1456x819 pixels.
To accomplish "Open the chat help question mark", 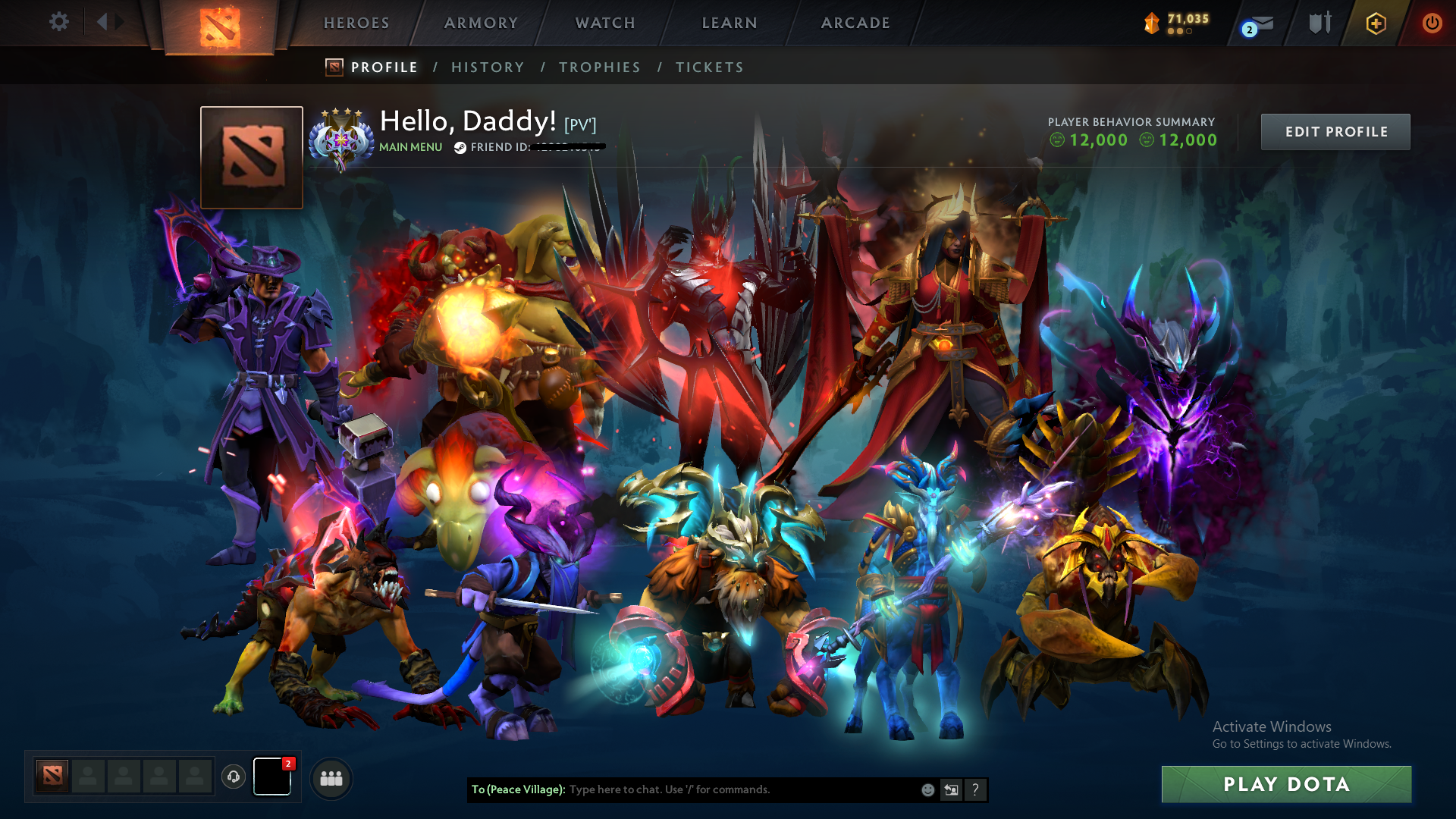I will [976, 790].
